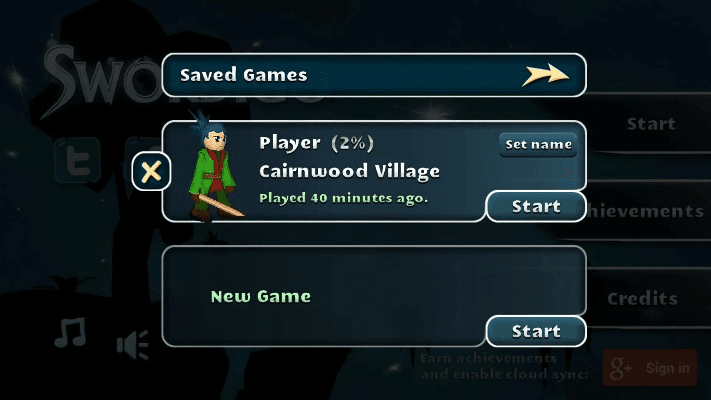
Task: Delete the saved game with the X button
Action: click(x=152, y=172)
